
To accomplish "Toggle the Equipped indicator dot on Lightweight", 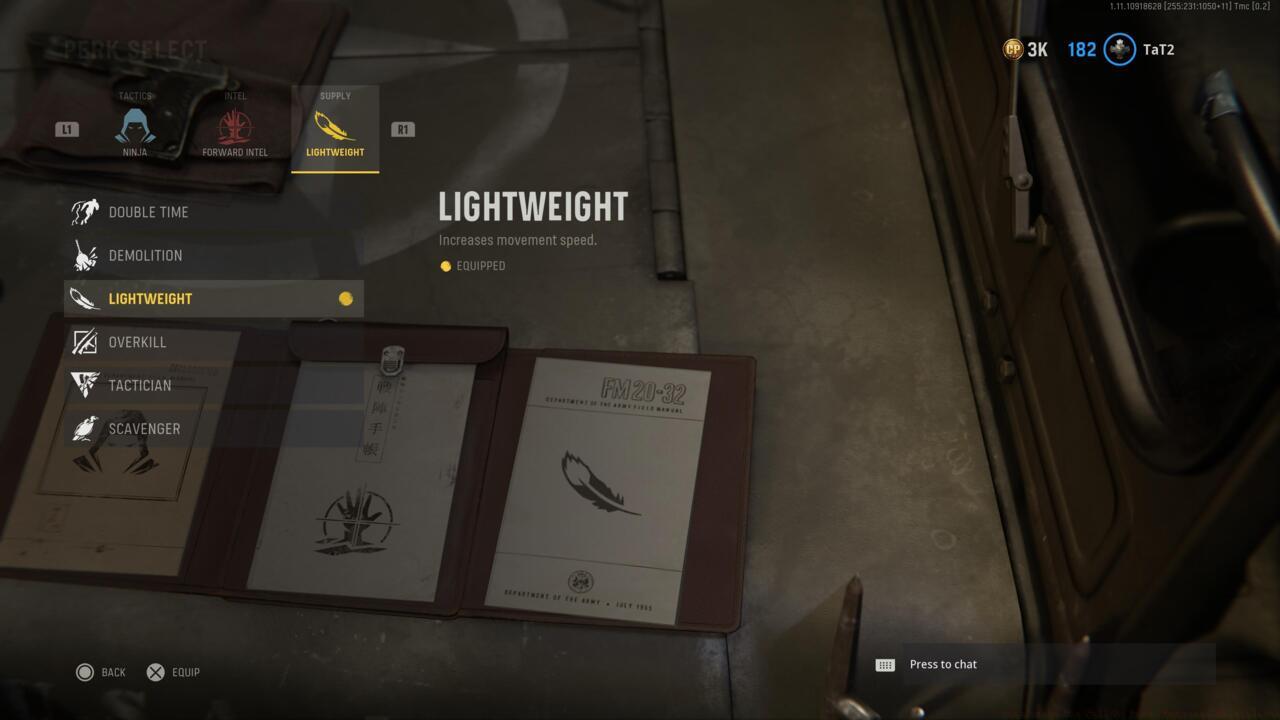I will pyautogui.click(x=346, y=297).
